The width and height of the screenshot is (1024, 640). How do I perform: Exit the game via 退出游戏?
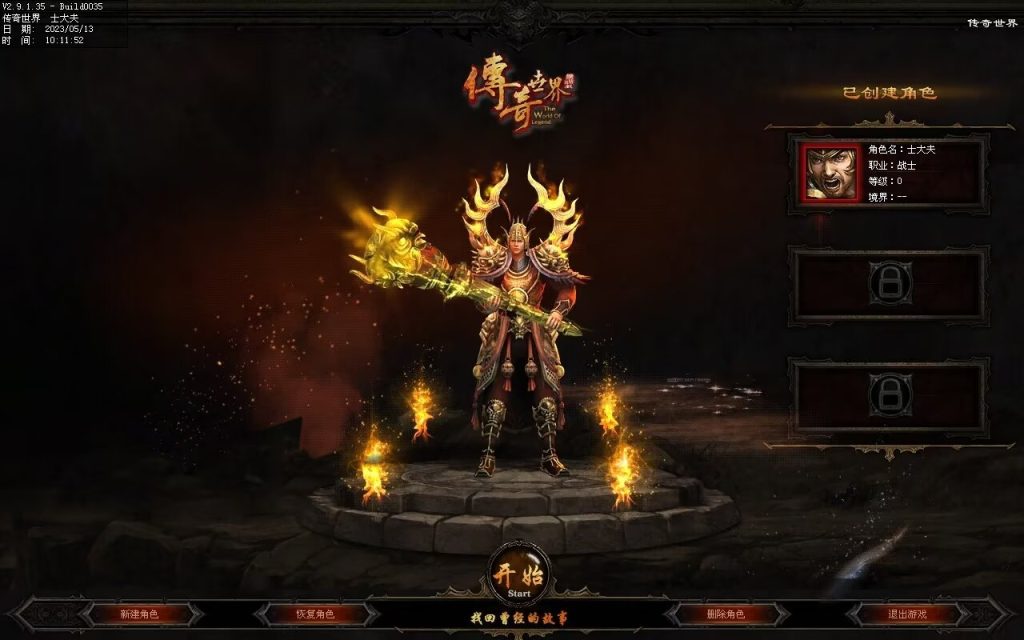[x=907, y=614]
